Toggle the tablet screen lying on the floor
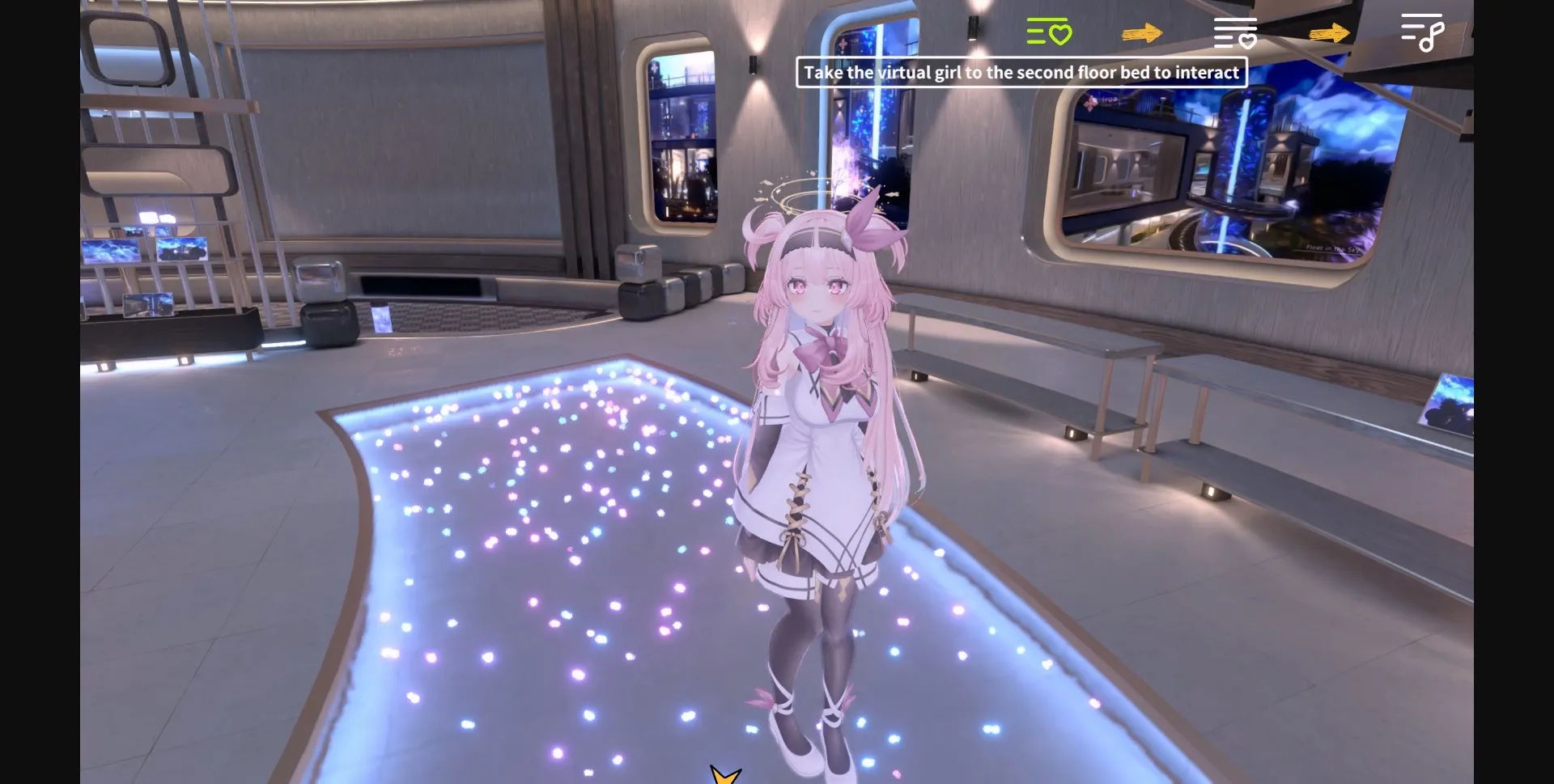1554x784 pixels. (383, 316)
